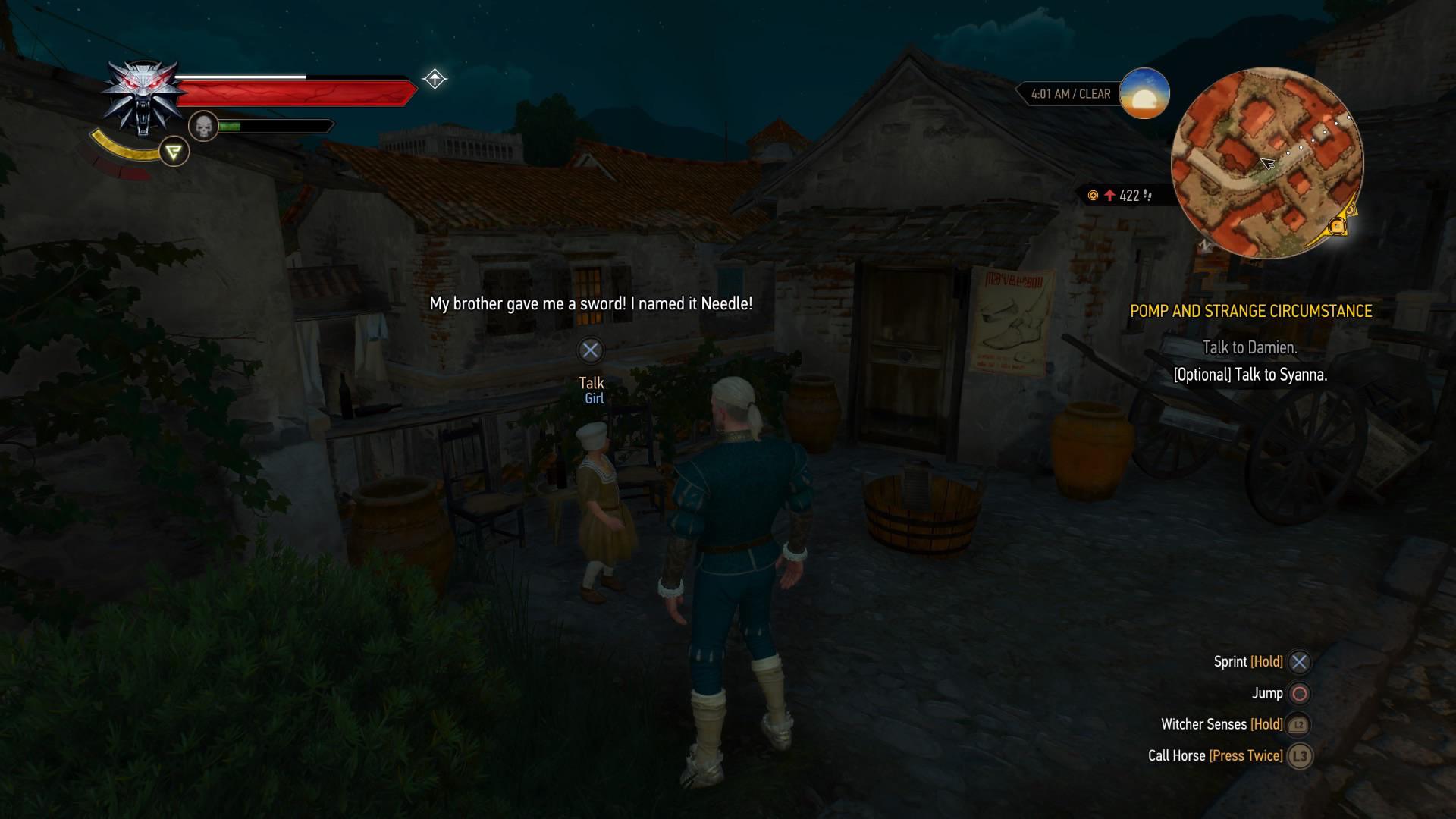
Task: Click the 4:01 AM / CLEAR time display
Action: 1070,93
